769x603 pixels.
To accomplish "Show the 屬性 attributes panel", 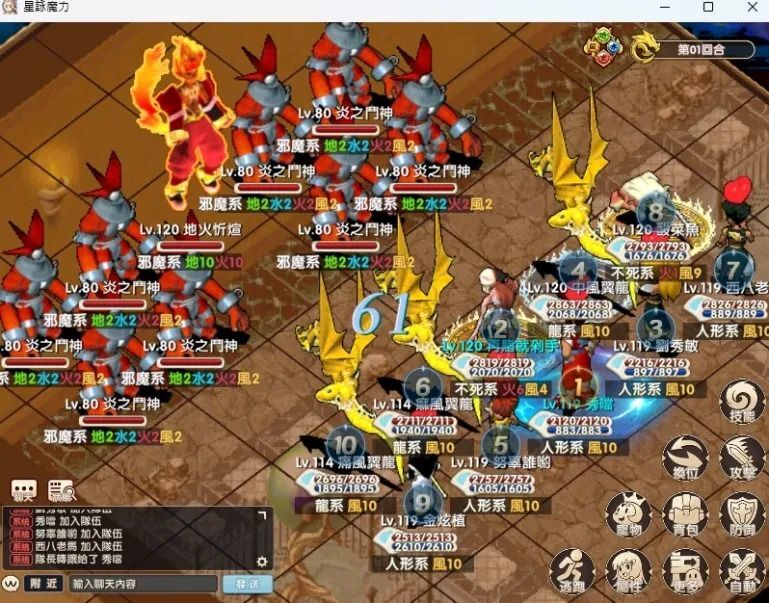I will [x=629, y=571].
